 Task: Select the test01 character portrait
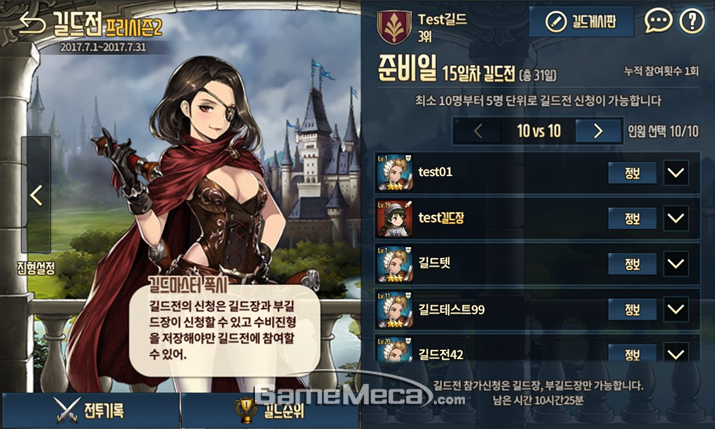click(395, 172)
